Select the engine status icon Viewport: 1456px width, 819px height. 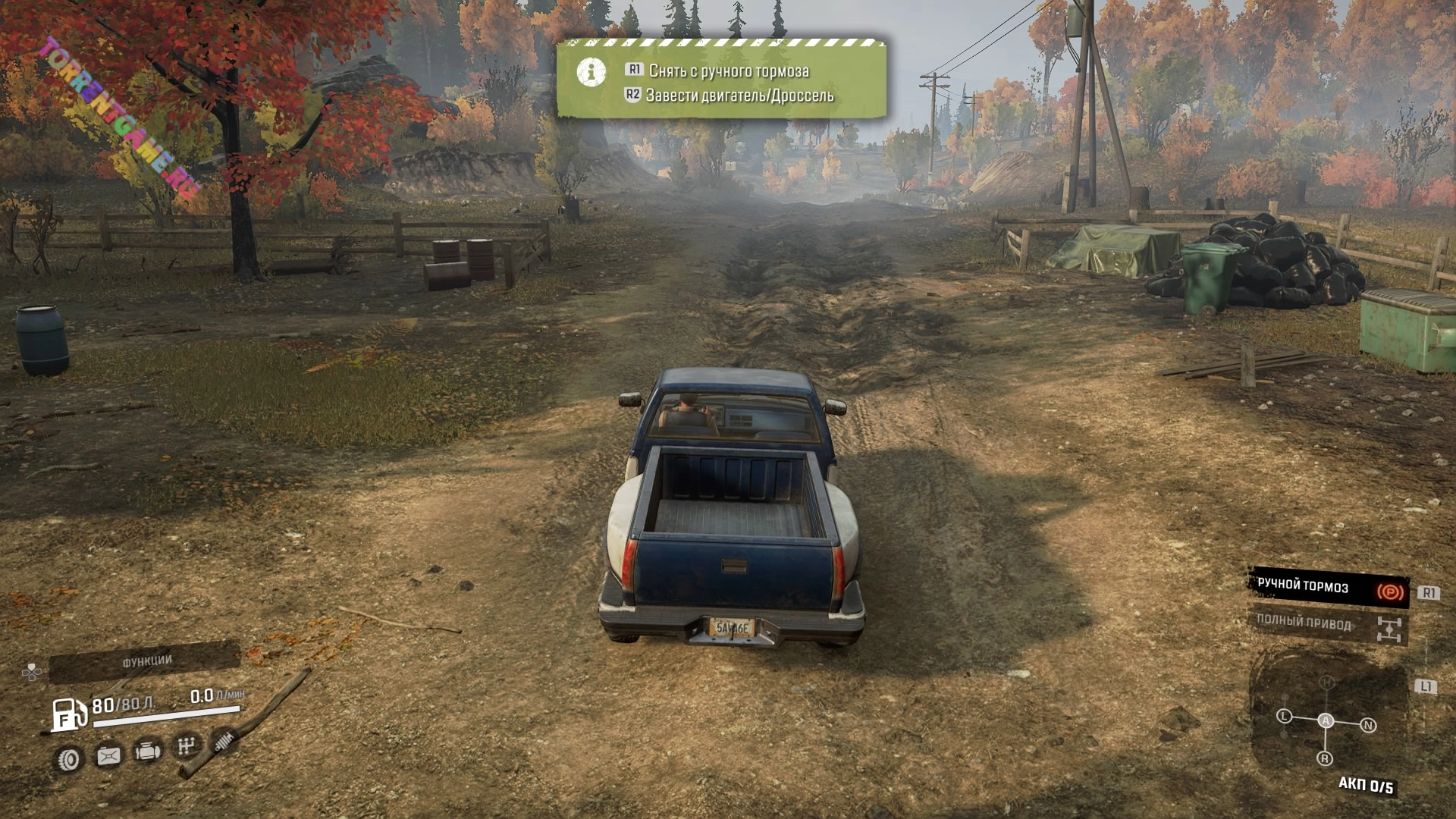tap(146, 752)
